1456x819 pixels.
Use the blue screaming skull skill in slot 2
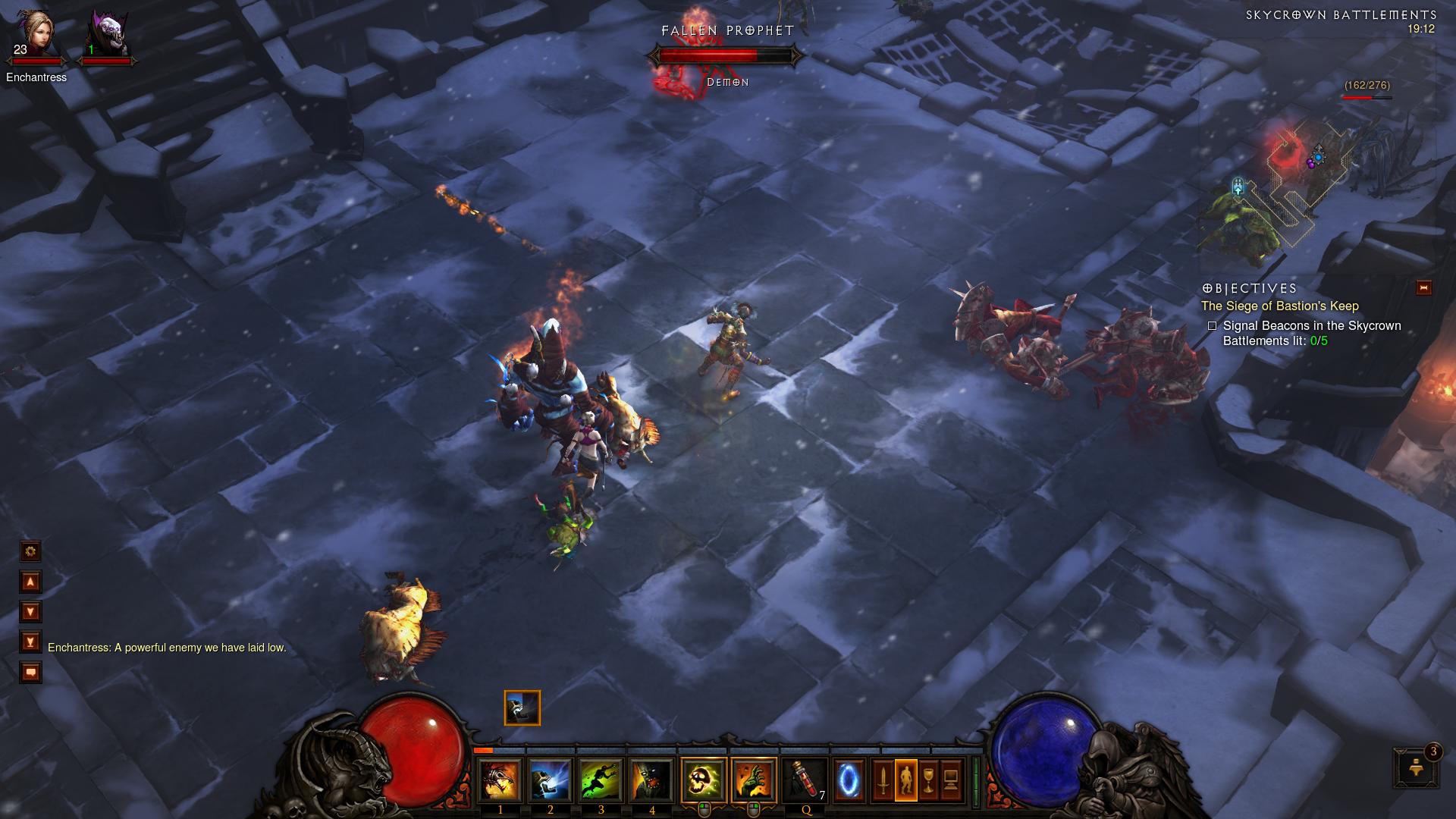[x=550, y=780]
